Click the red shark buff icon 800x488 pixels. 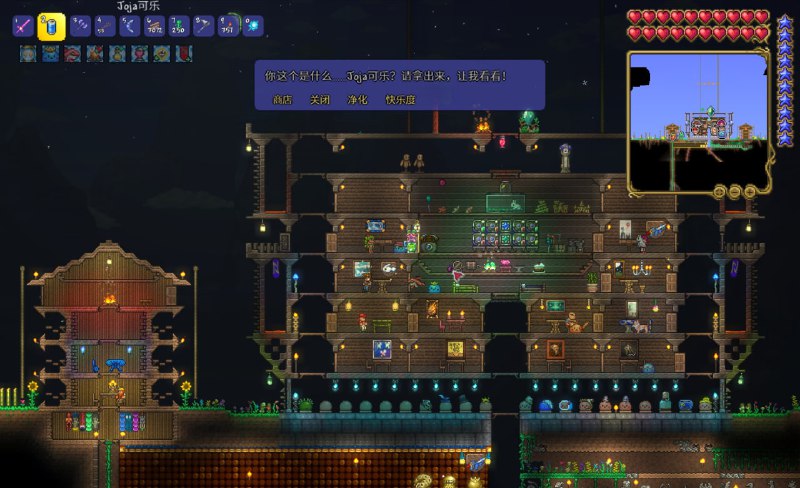pyautogui.click(x=72, y=54)
